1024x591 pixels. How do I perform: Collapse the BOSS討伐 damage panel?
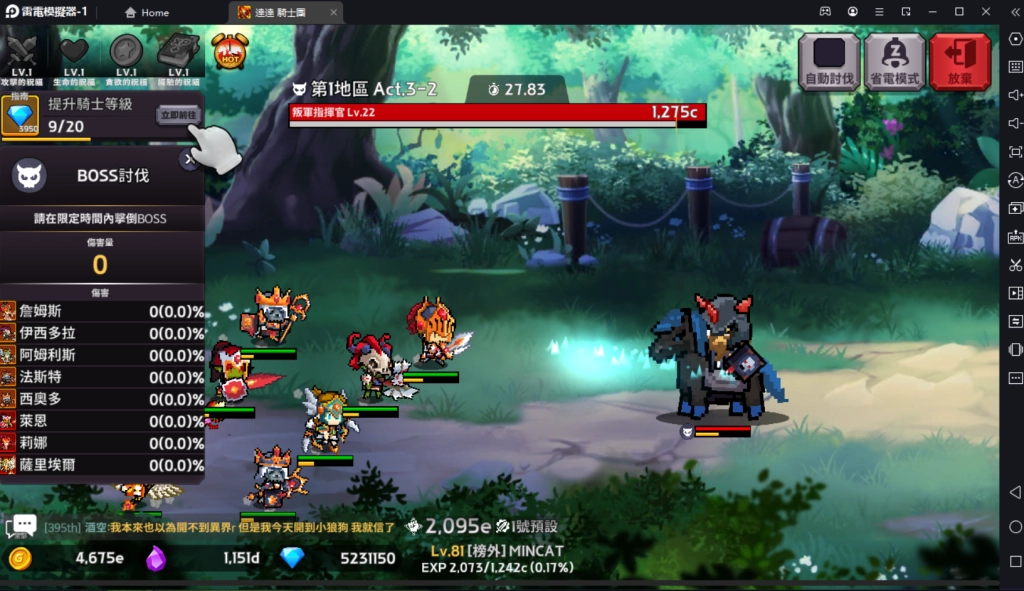coord(189,159)
